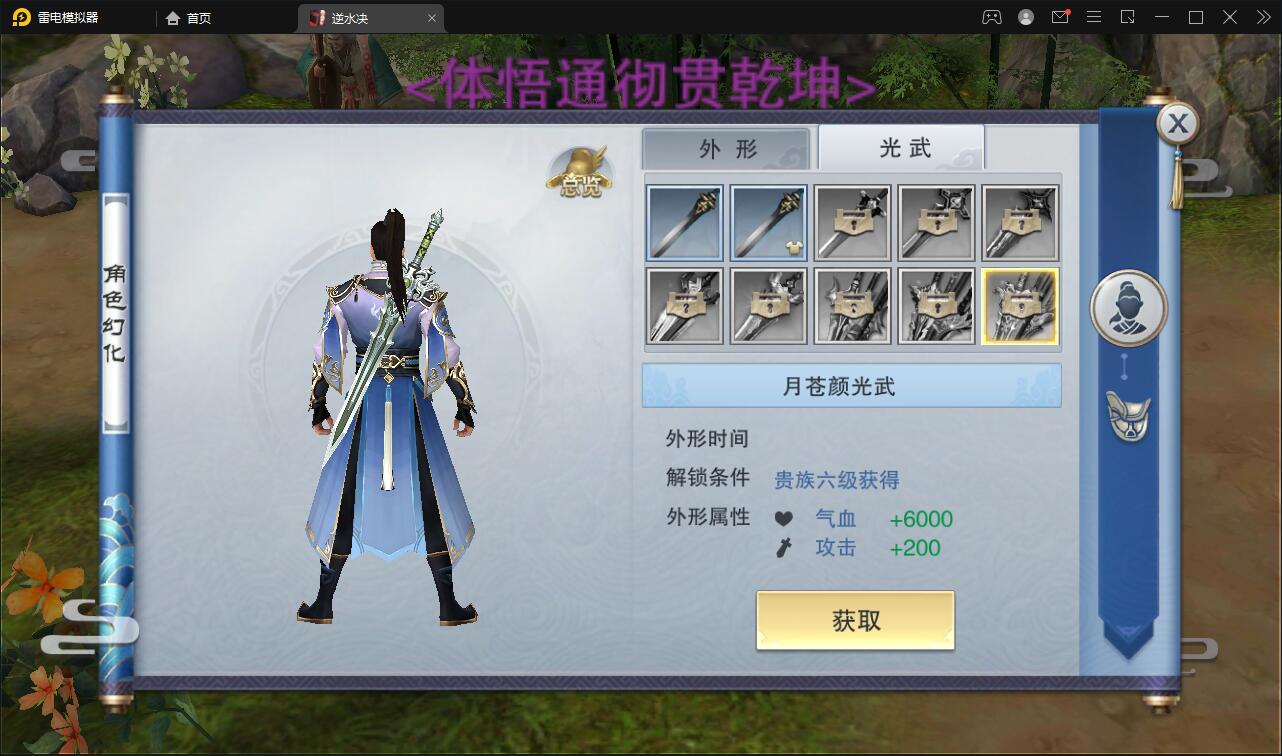Select the first blue sword thumbnail

click(x=684, y=222)
